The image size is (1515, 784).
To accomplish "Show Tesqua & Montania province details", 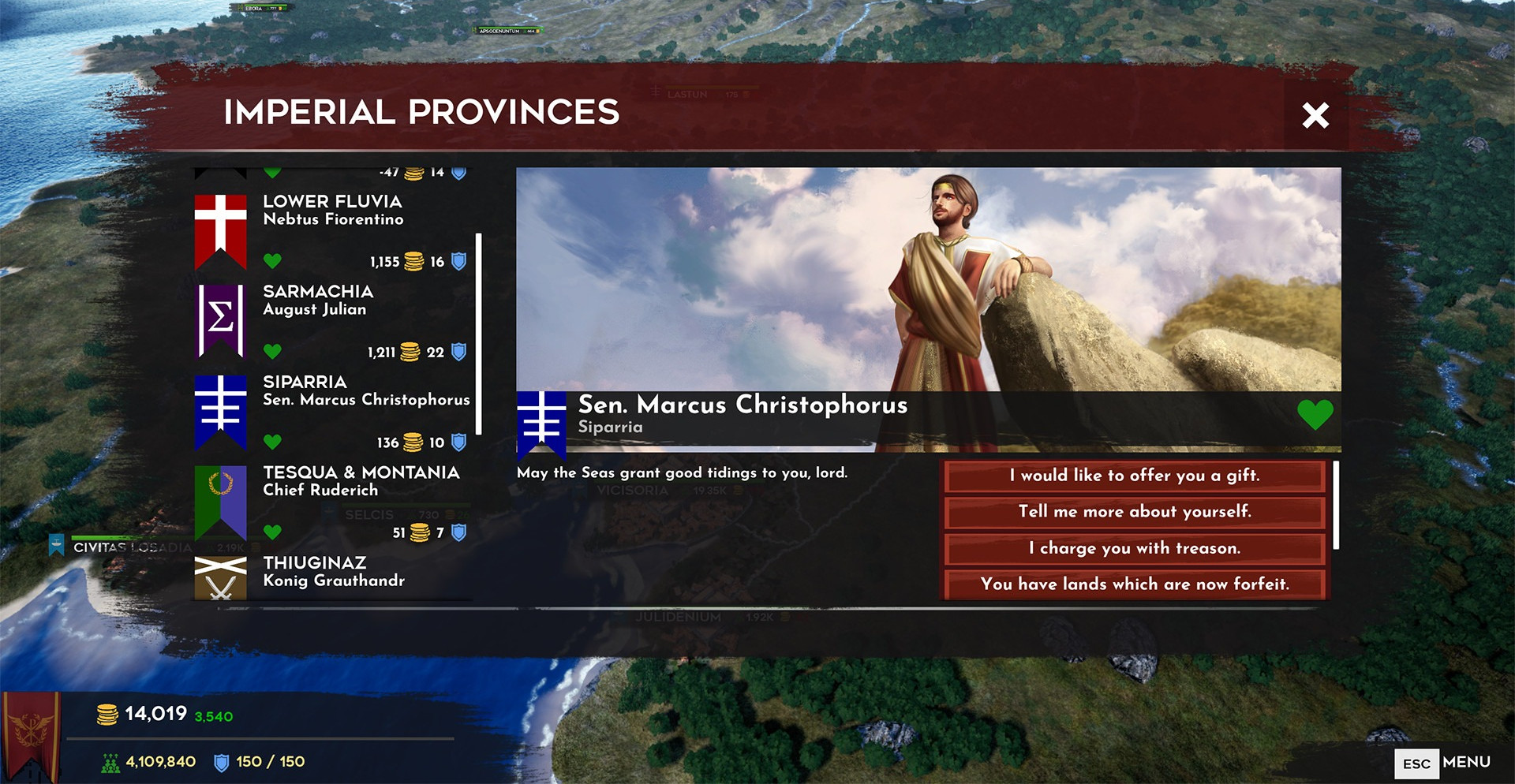I will pyautogui.click(x=332, y=501).
